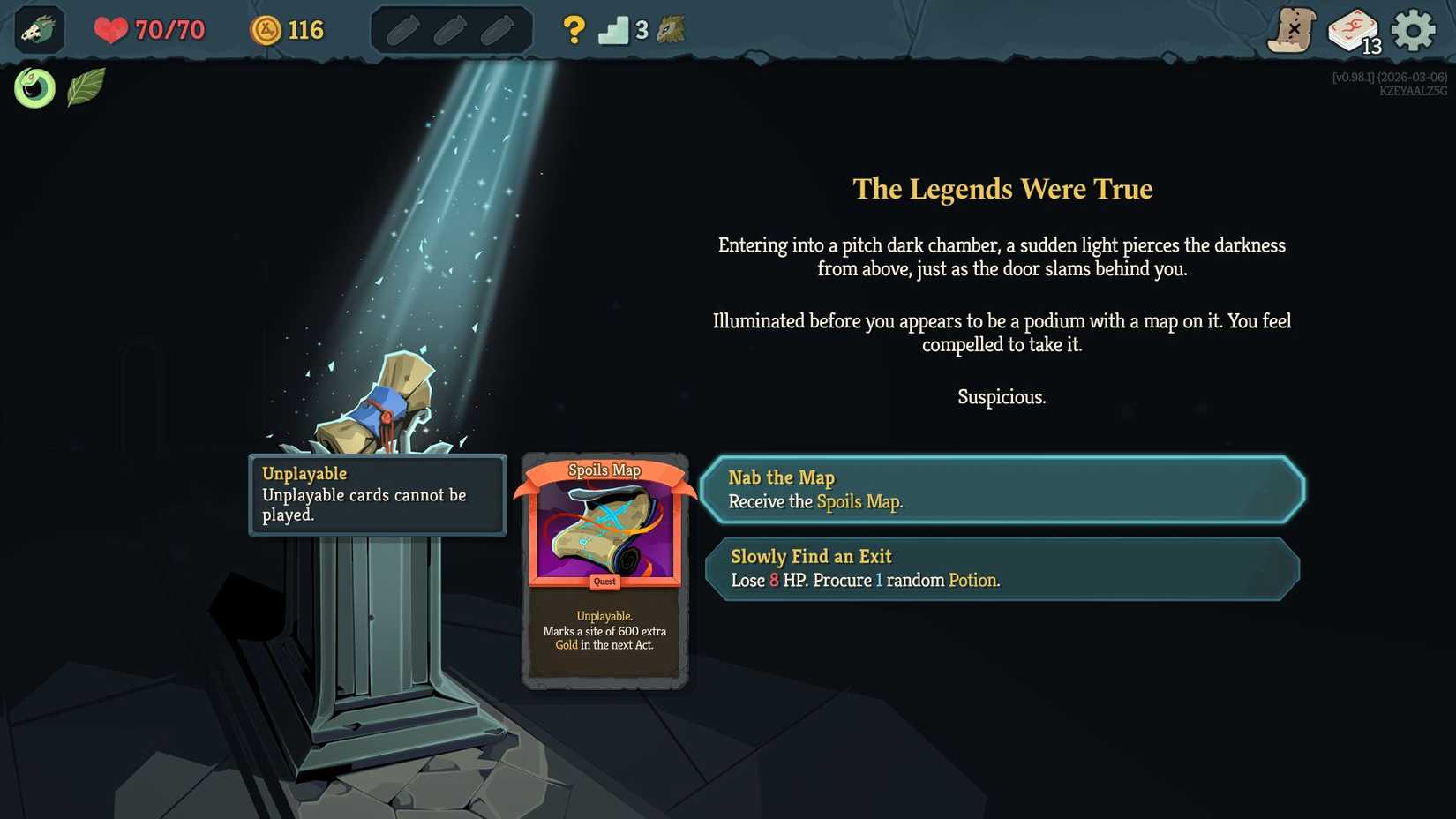Click the stairs icon showing floor 3

(618, 29)
